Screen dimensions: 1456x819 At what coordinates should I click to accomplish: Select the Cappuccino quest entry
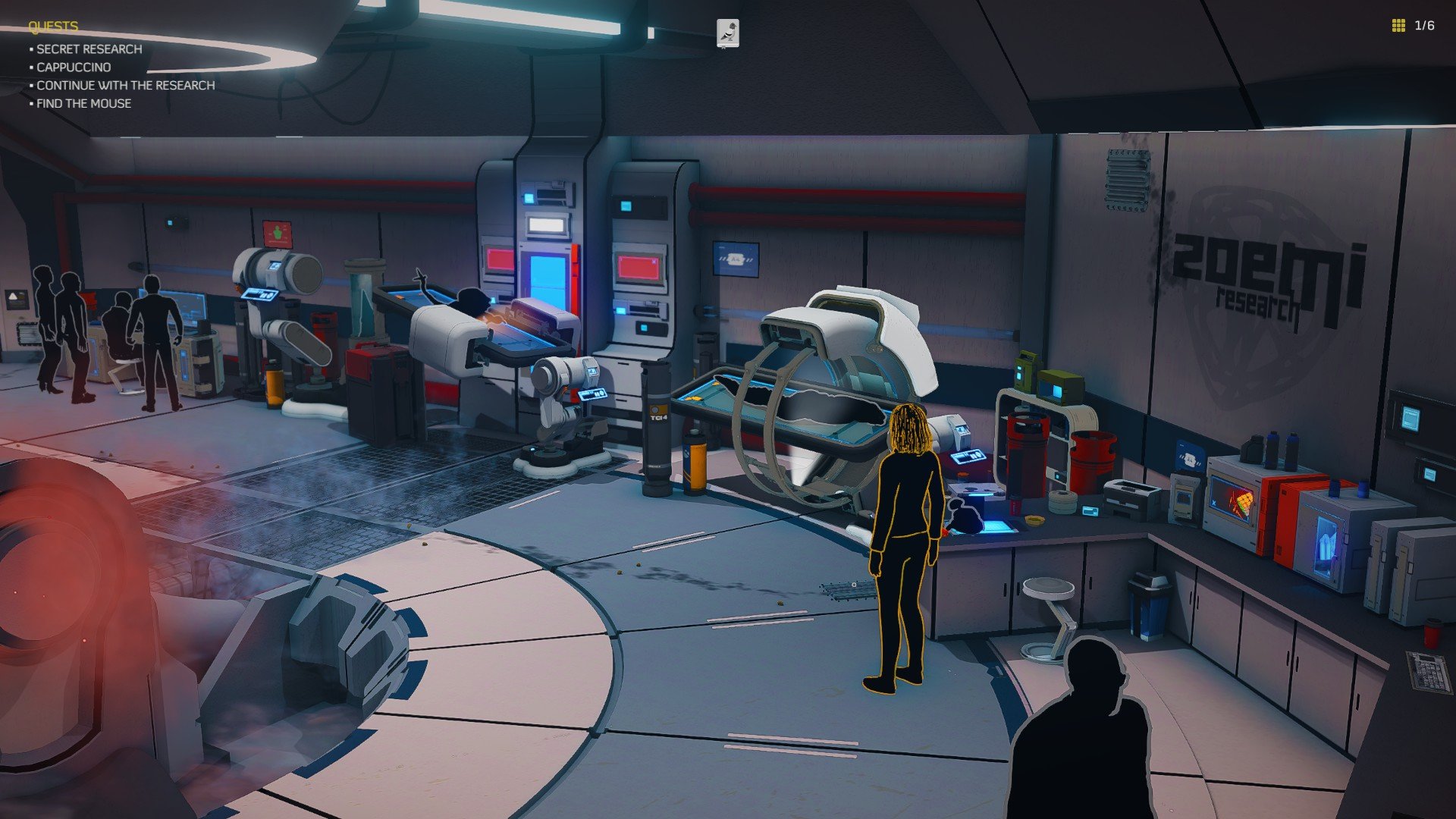[74, 67]
